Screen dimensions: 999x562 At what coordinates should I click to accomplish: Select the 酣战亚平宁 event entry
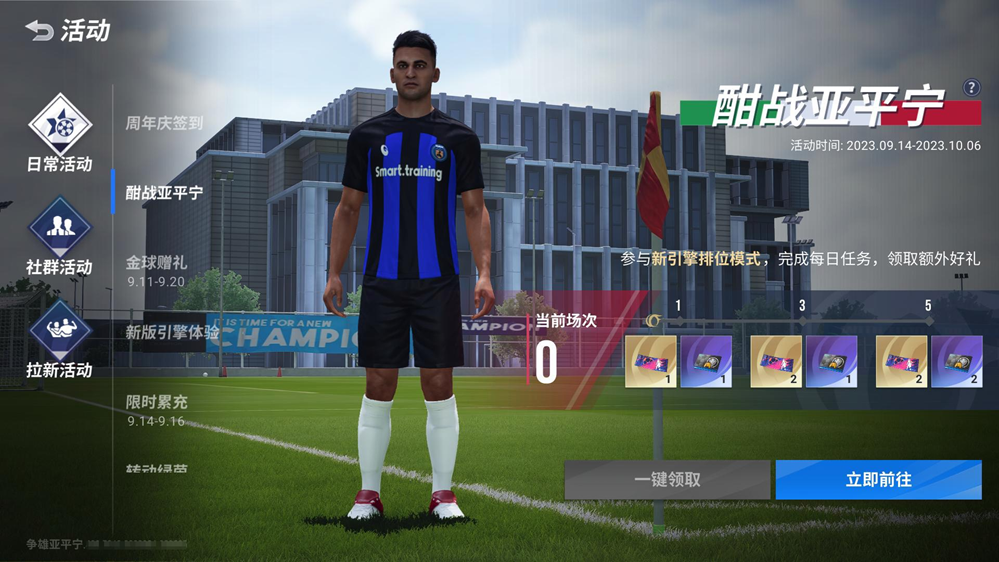(164, 192)
